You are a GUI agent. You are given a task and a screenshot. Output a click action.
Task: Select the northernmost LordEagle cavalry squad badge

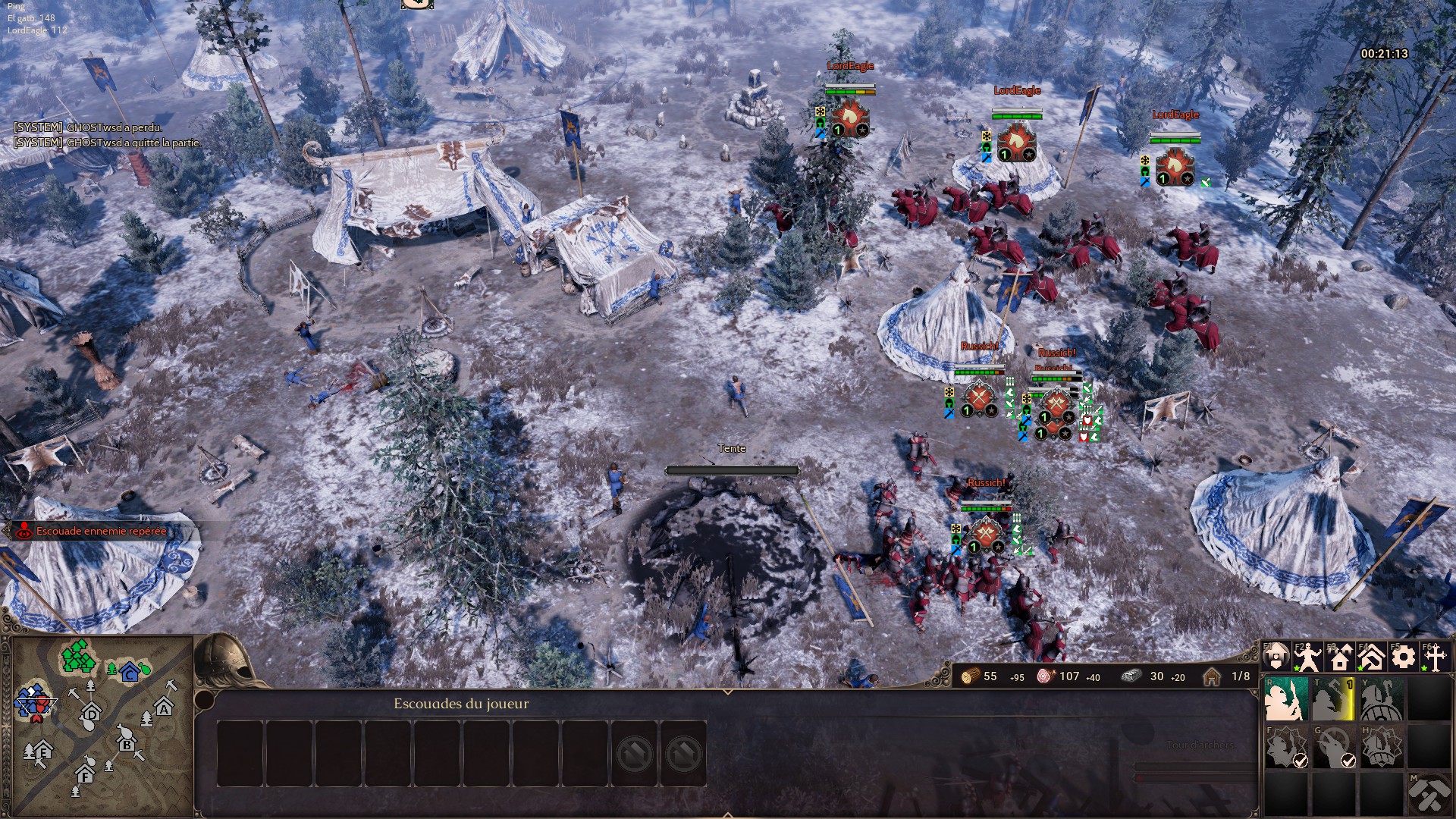pos(850,119)
